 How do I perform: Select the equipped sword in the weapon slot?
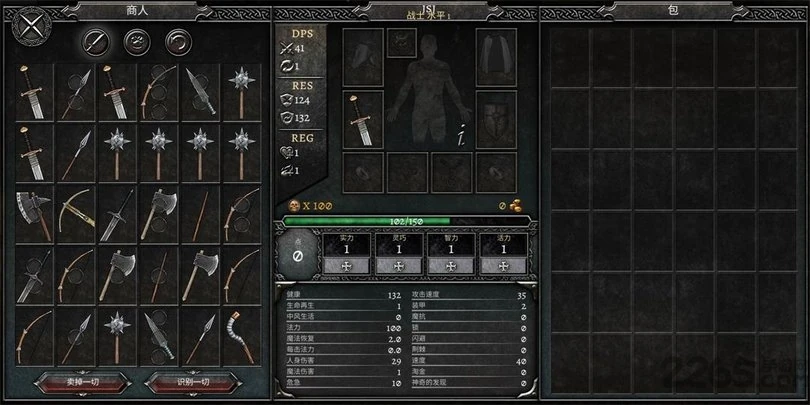click(363, 120)
